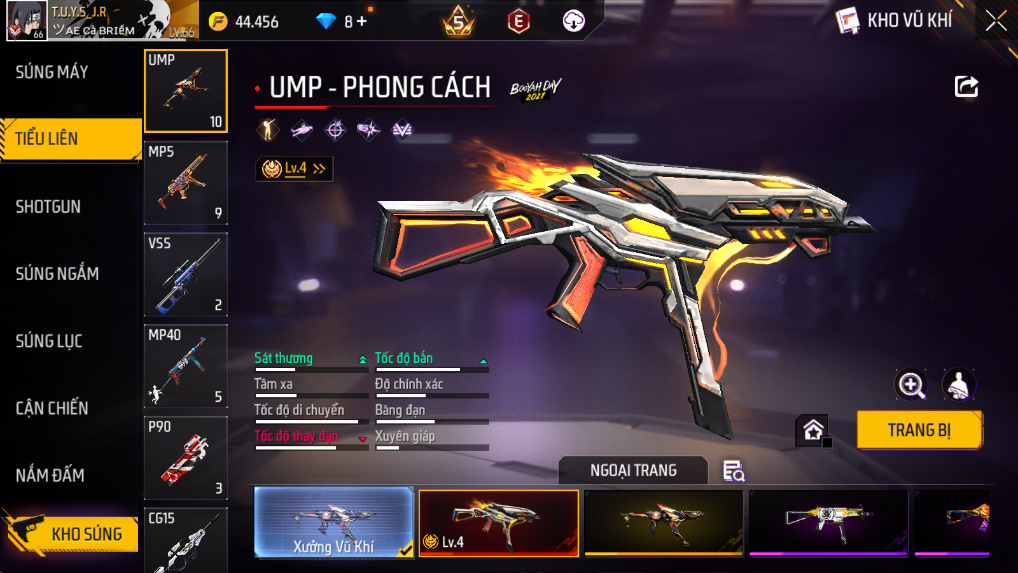Select the MP40 weapon thumbnail

click(186, 366)
